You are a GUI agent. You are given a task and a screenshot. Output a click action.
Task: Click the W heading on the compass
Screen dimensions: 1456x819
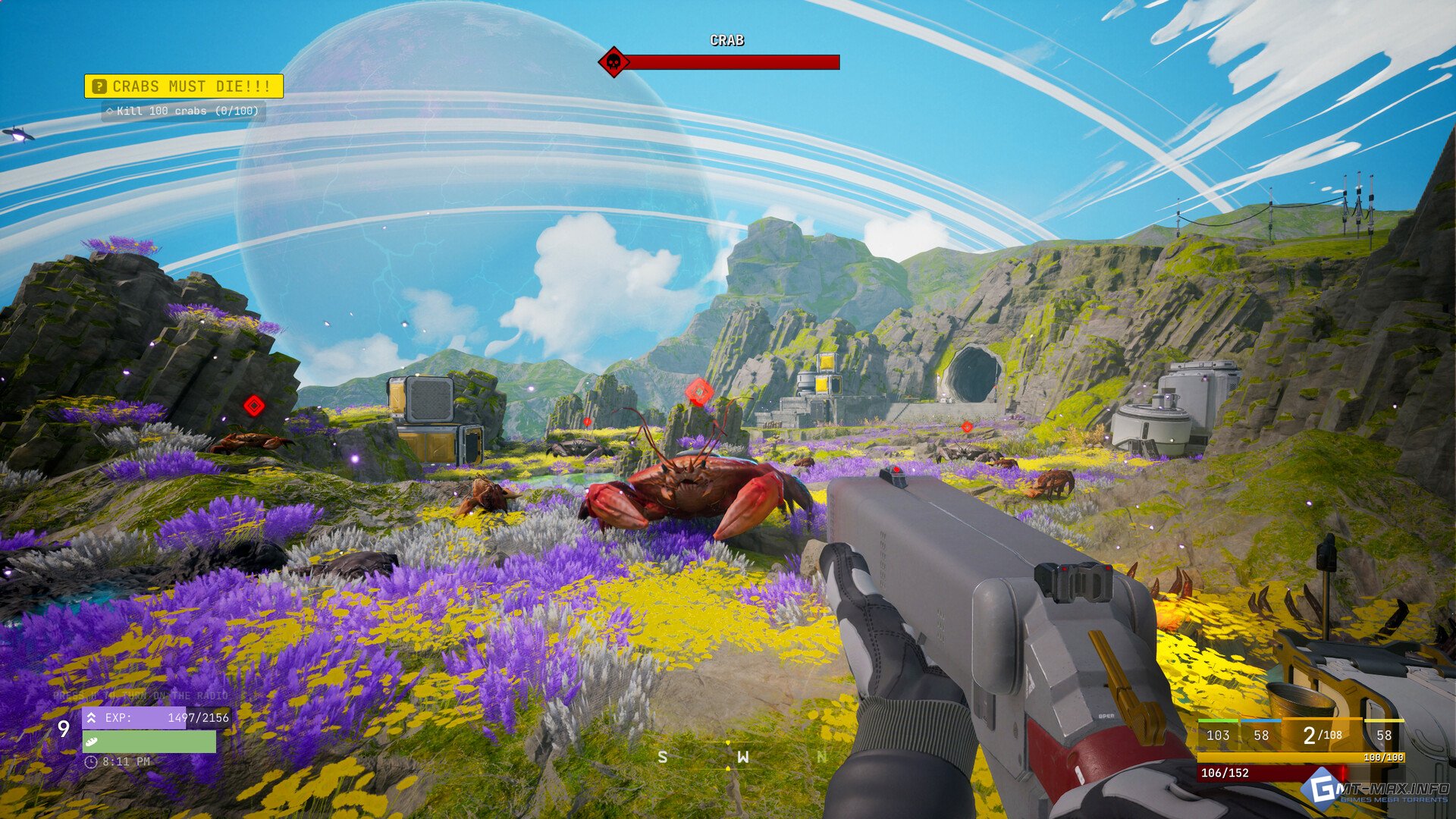742,757
